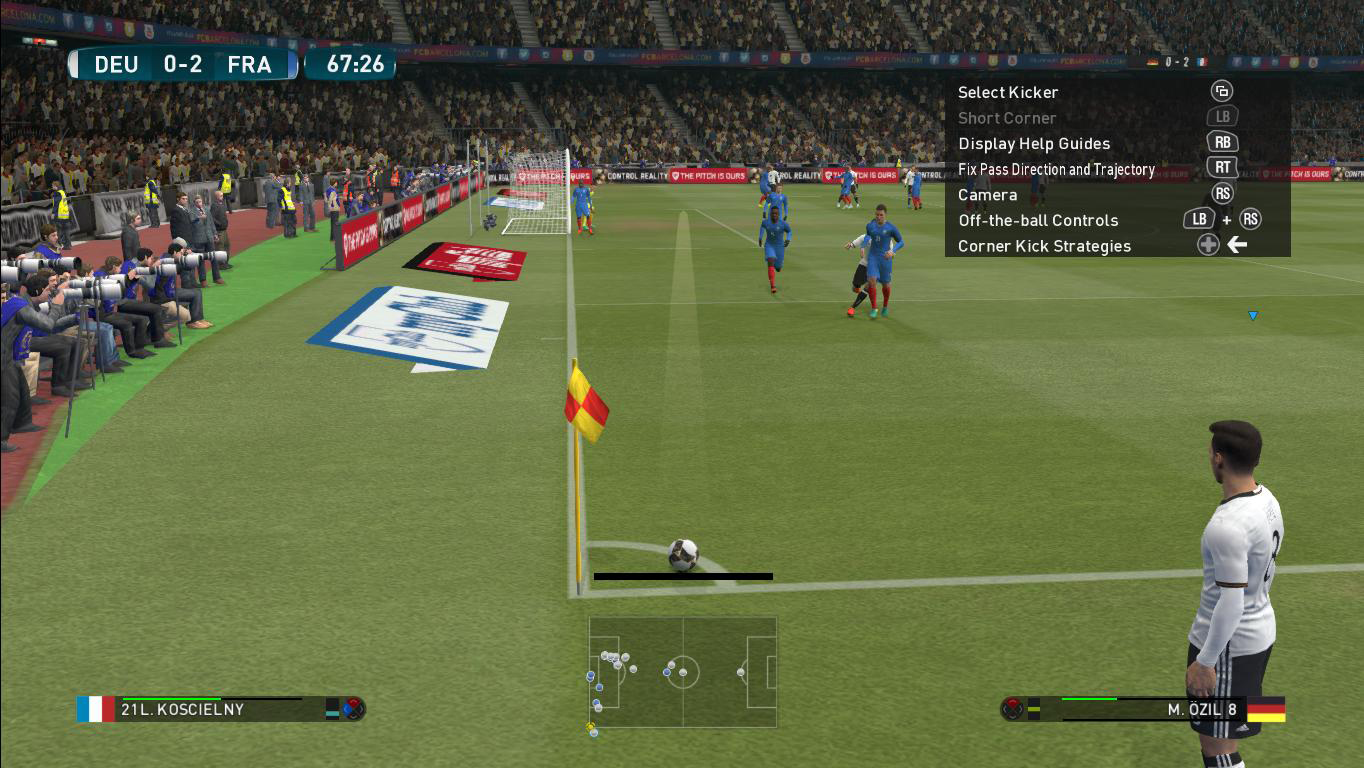The image size is (1364, 768).
Task: Enable Short Corner option
Action: tap(1007, 117)
